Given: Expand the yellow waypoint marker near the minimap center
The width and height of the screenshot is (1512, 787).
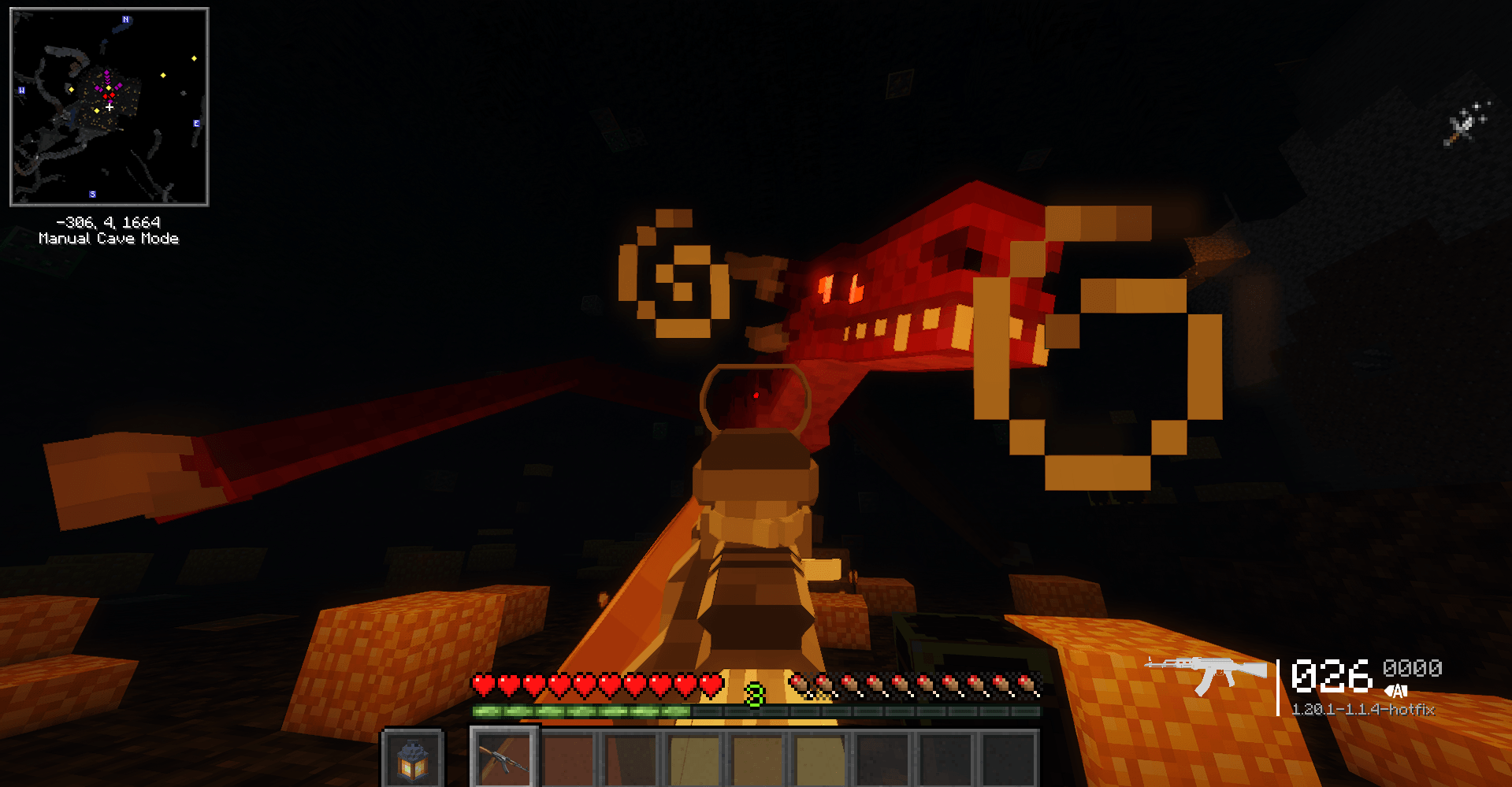Looking at the screenshot, I should [109, 87].
